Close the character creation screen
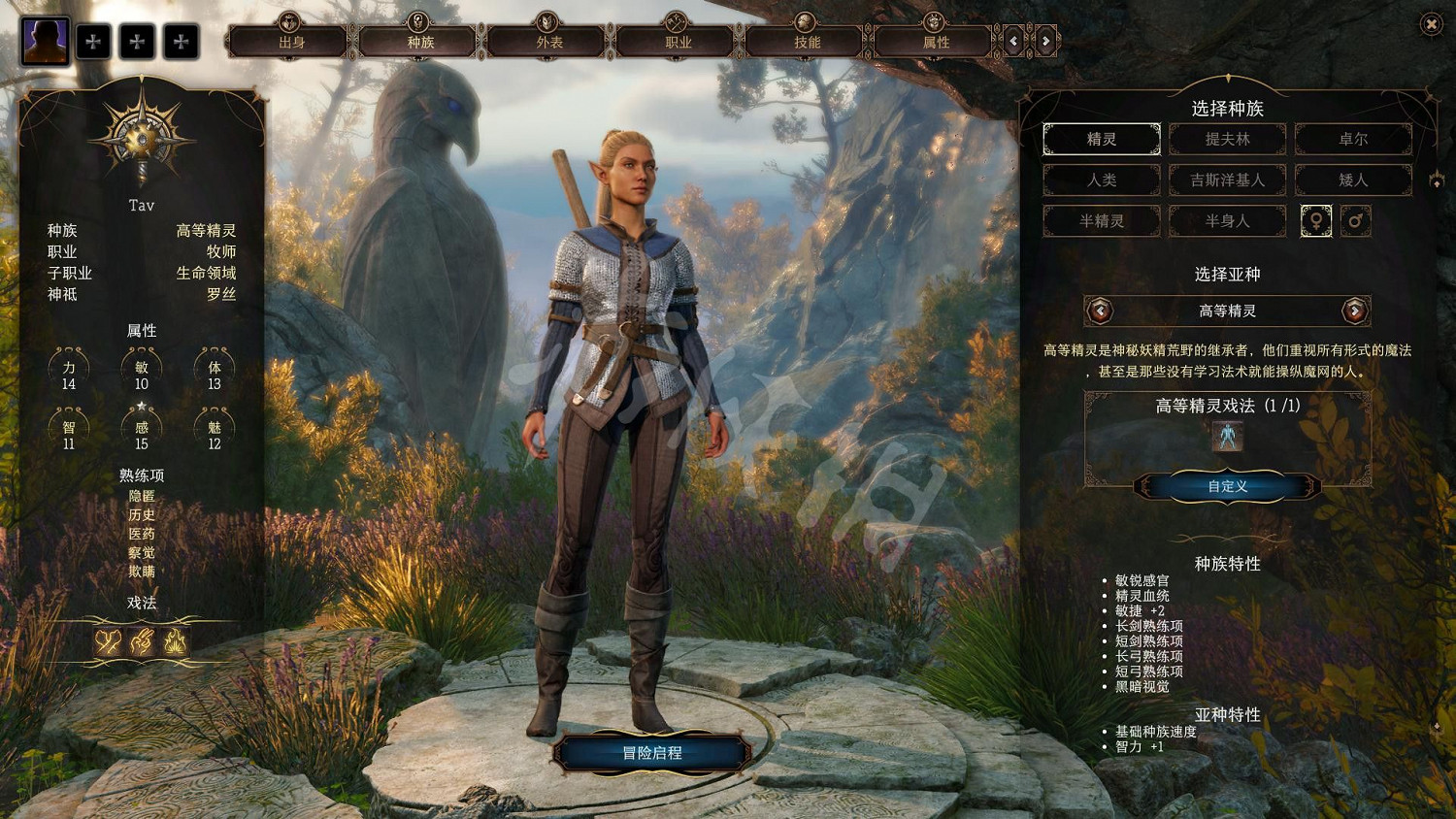The width and height of the screenshot is (1456, 819). coord(1431,24)
